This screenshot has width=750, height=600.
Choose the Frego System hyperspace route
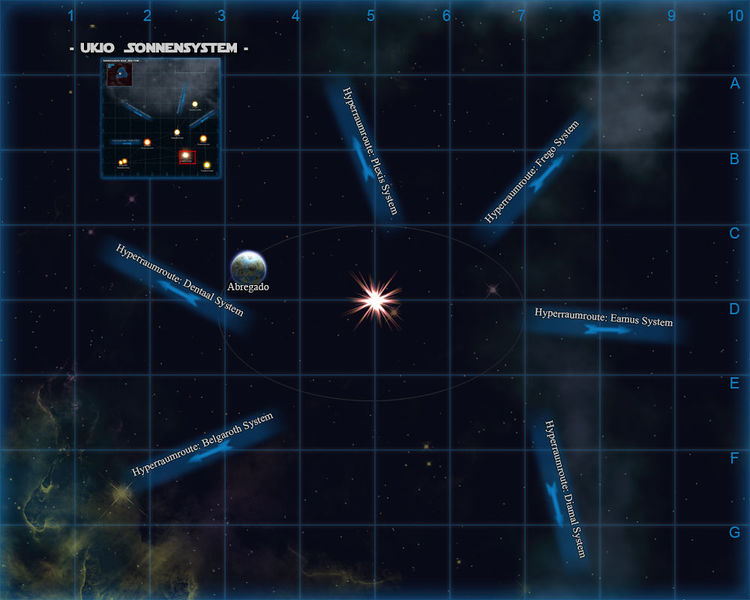pyautogui.click(x=535, y=178)
